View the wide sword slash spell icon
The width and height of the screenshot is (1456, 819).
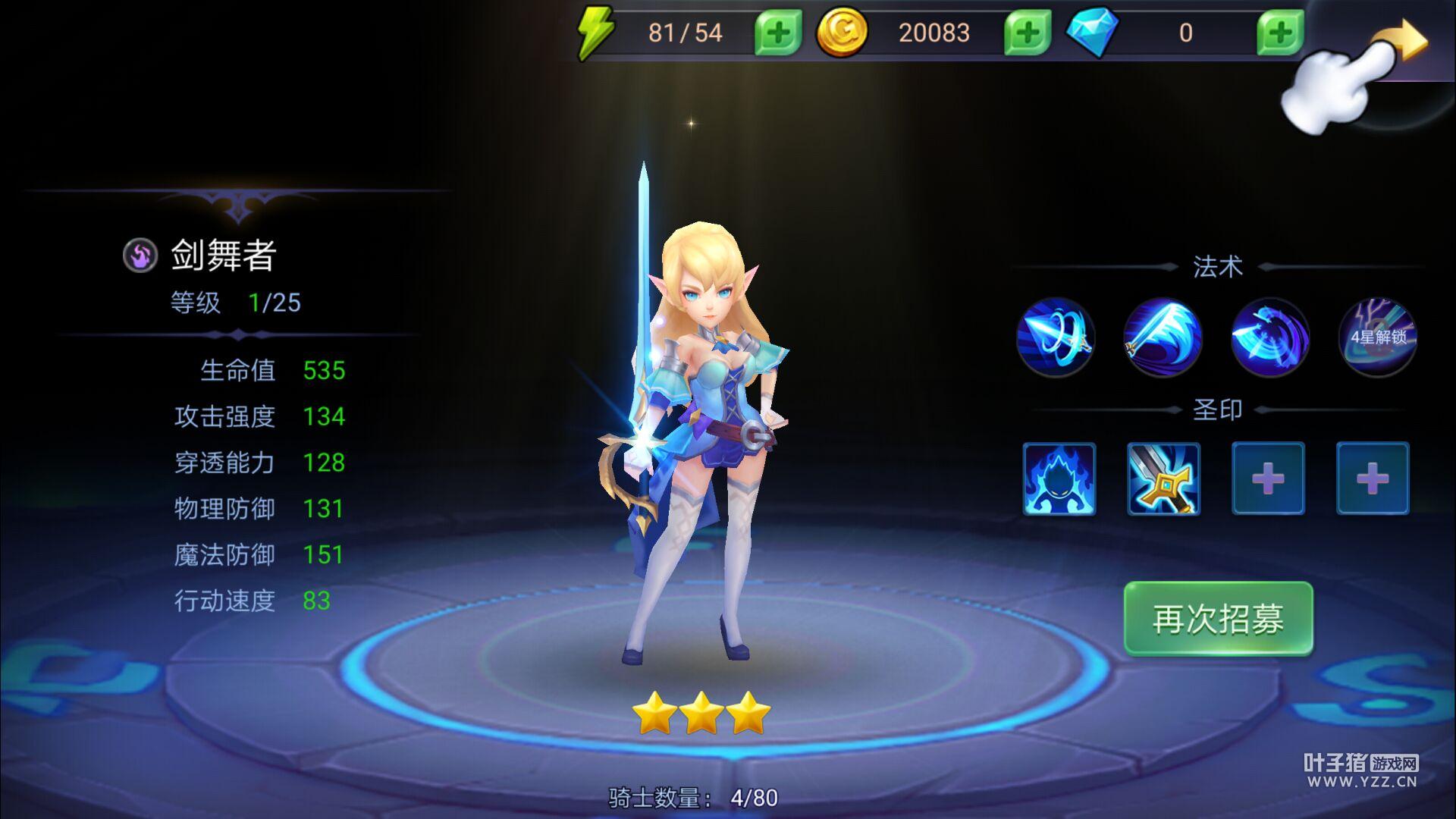click(1163, 337)
